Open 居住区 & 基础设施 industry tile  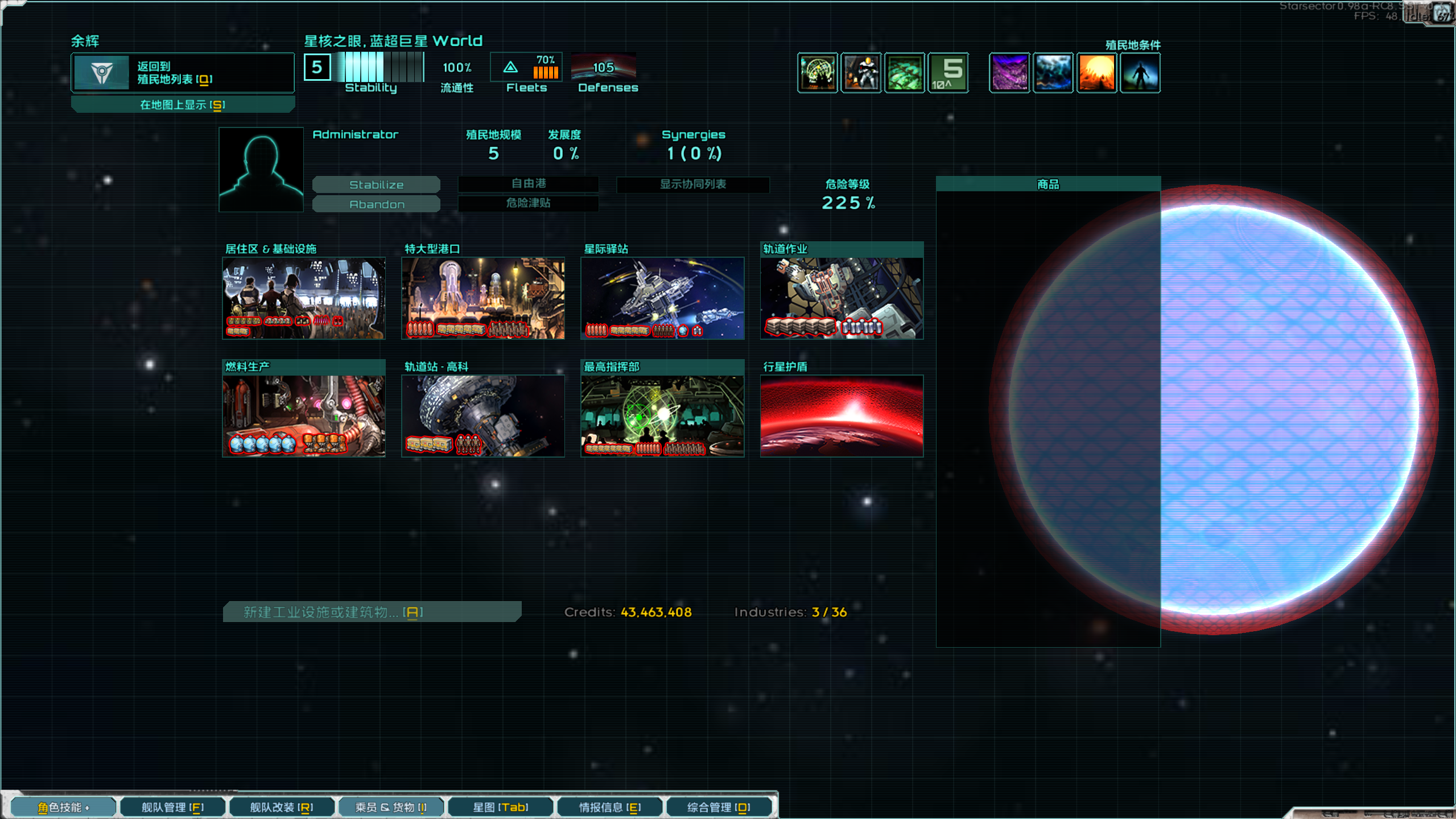tap(303, 298)
